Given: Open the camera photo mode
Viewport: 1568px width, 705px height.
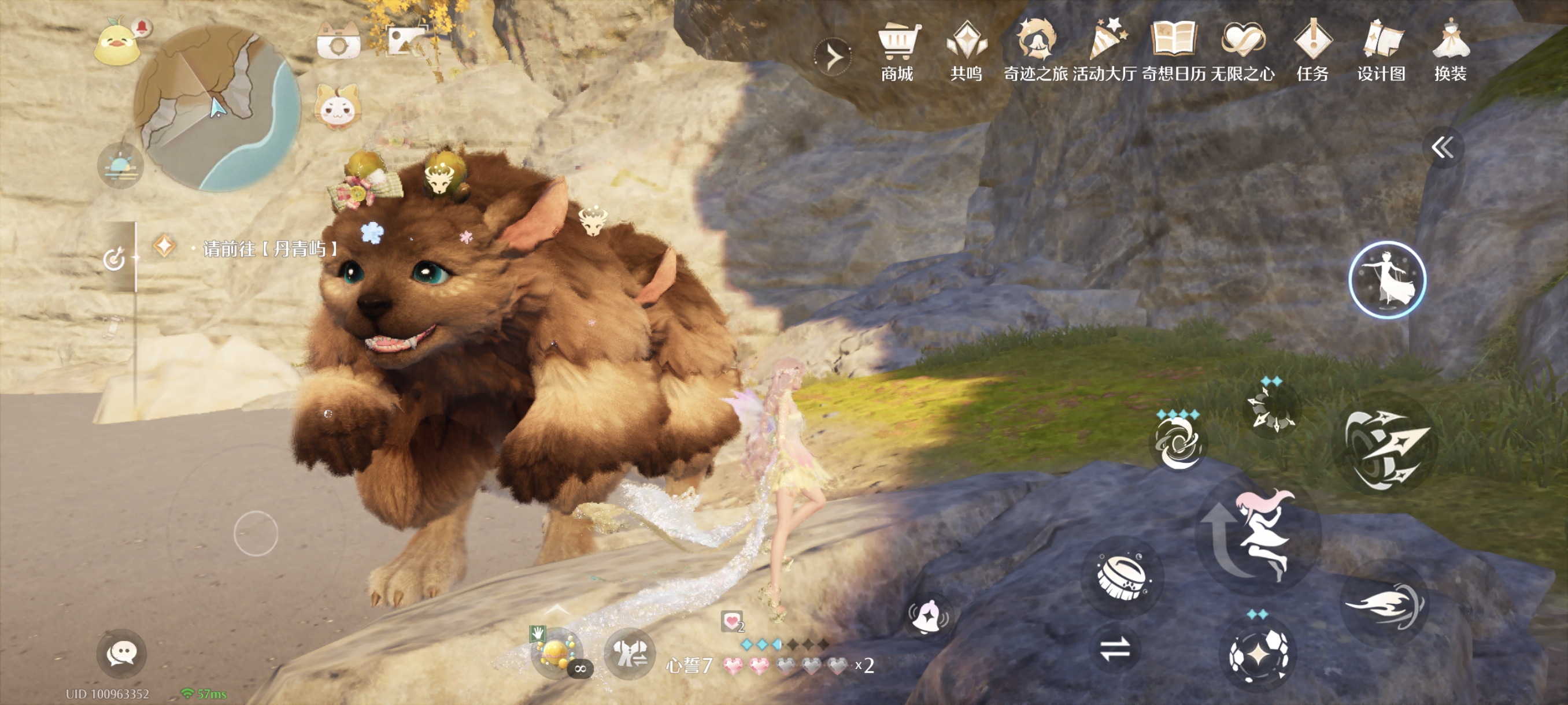Looking at the screenshot, I should tap(338, 42).
